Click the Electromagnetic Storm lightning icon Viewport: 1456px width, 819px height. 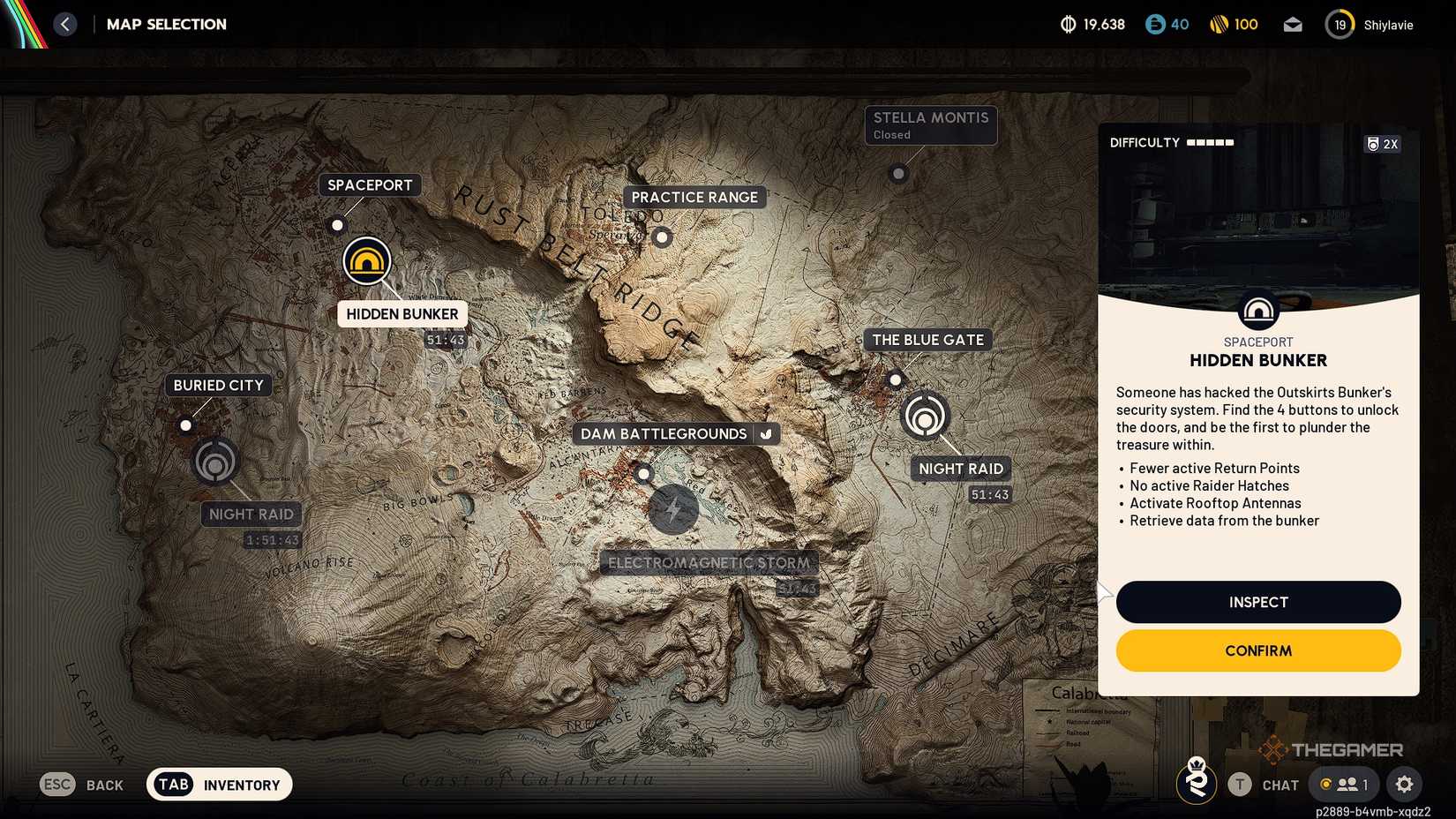(673, 509)
